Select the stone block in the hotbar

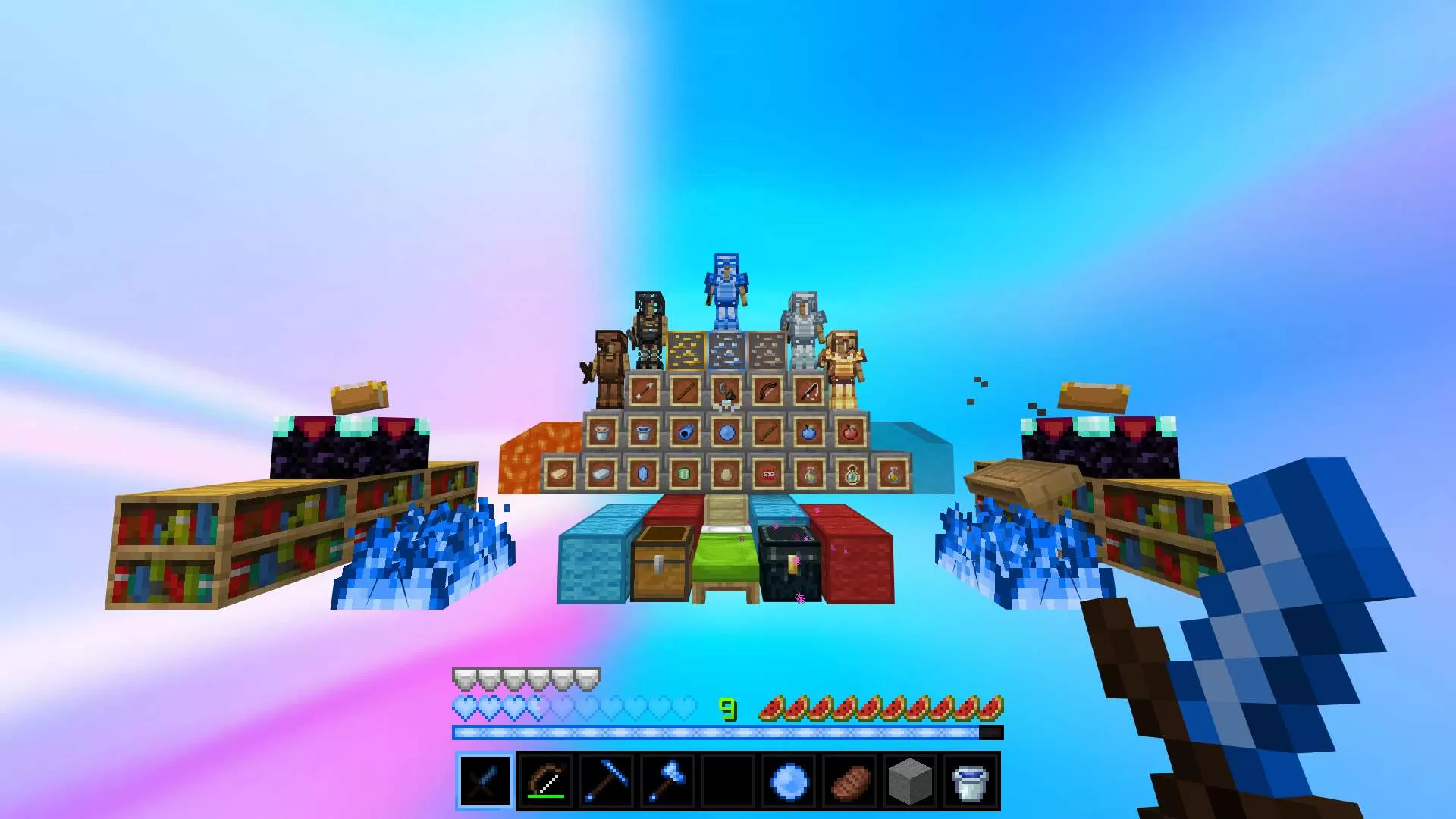tap(910, 781)
